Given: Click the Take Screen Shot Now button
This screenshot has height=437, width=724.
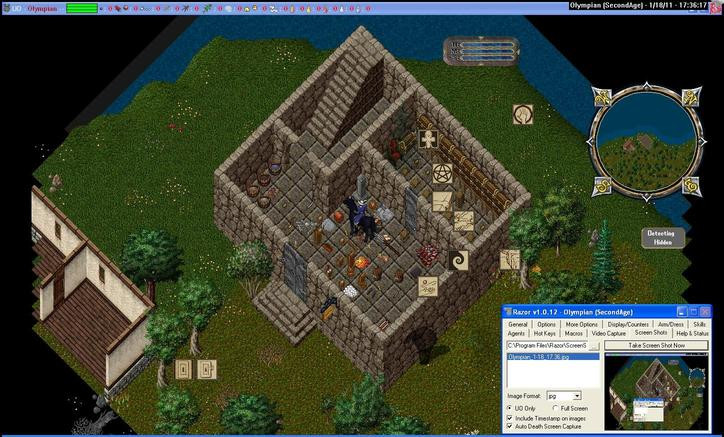Looking at the screenshot, I should (x=655, y=345).
